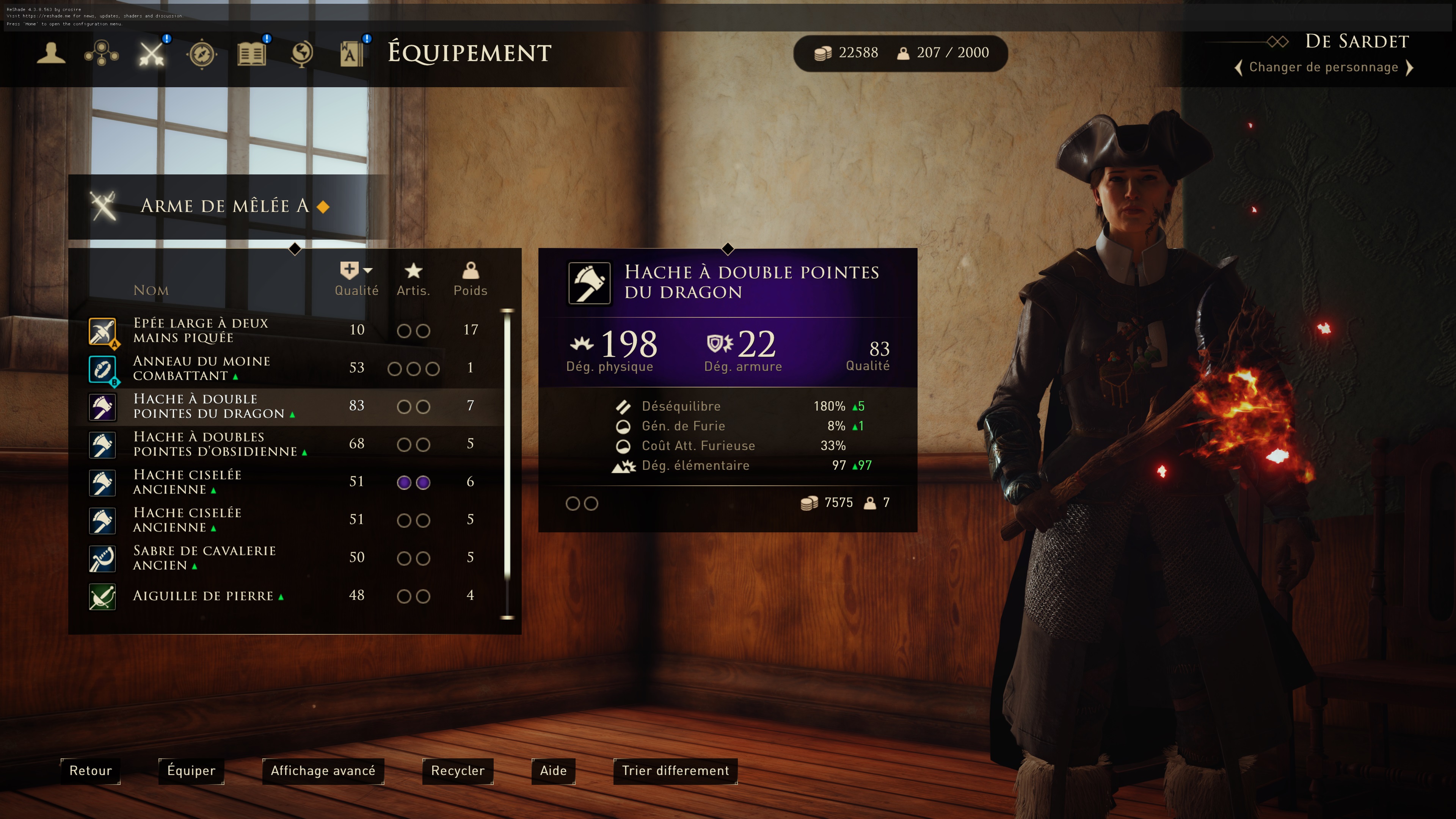This screenshot has height=819, width=1456.
Task: Choose Trier differement sorting option
Action: click(x=675, y=771)
